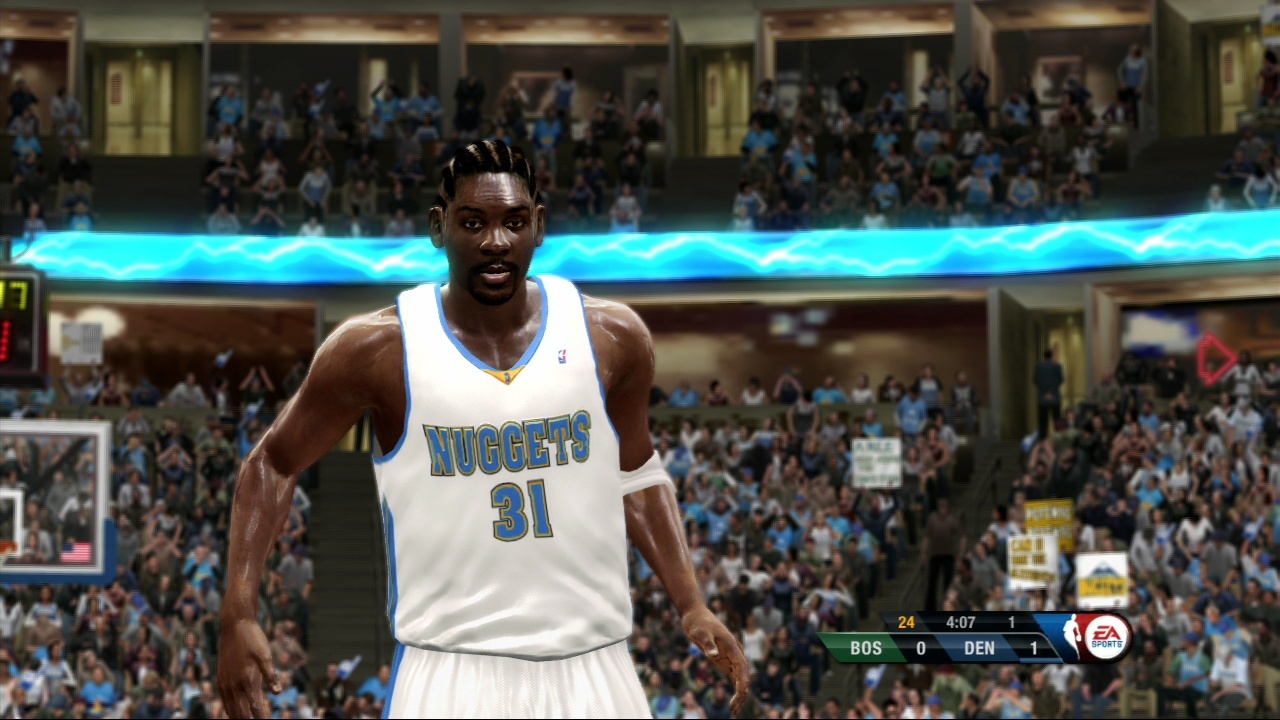This screenshot has height=720, width=1280.
Task: Select the DEN team label
Action: tap(978, 648)
